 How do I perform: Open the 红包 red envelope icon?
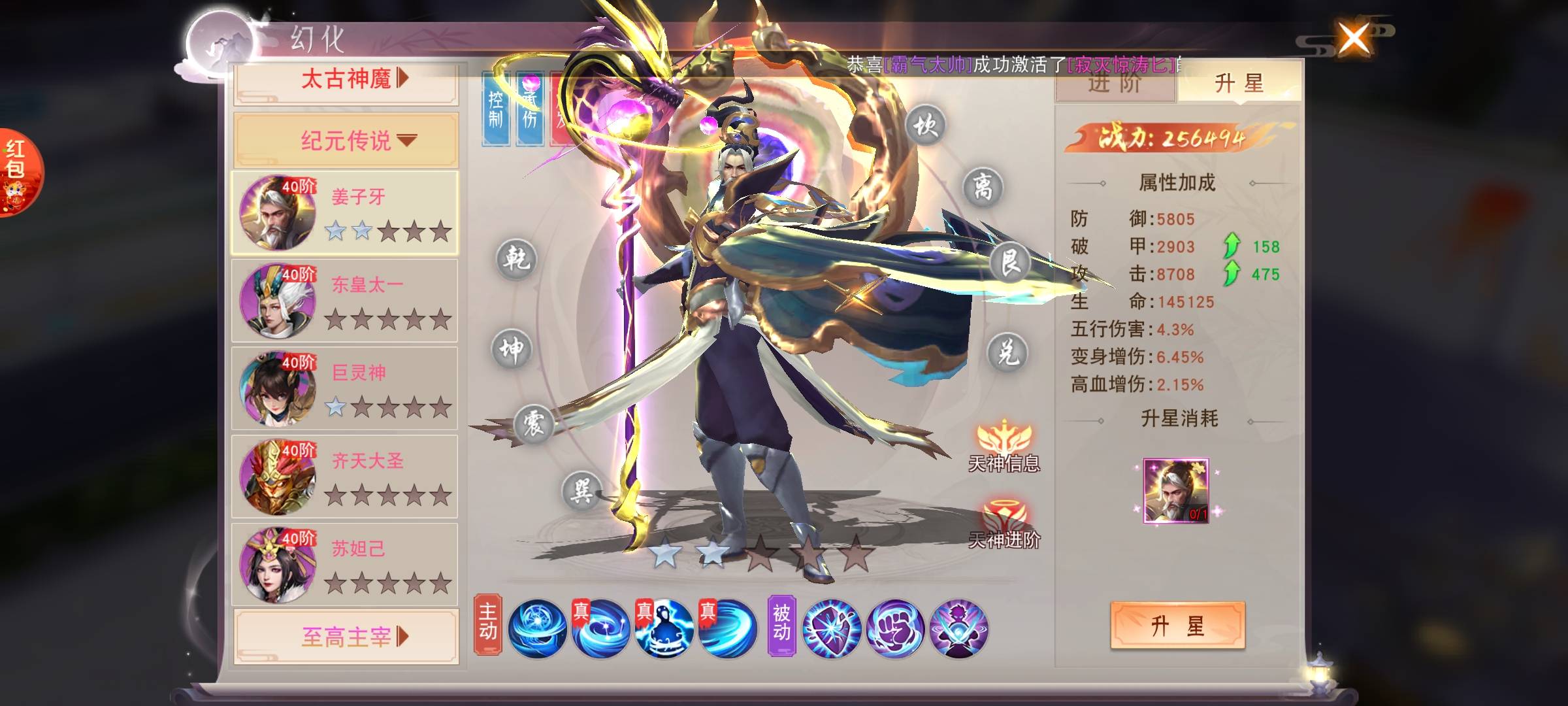tap(17, 171)
